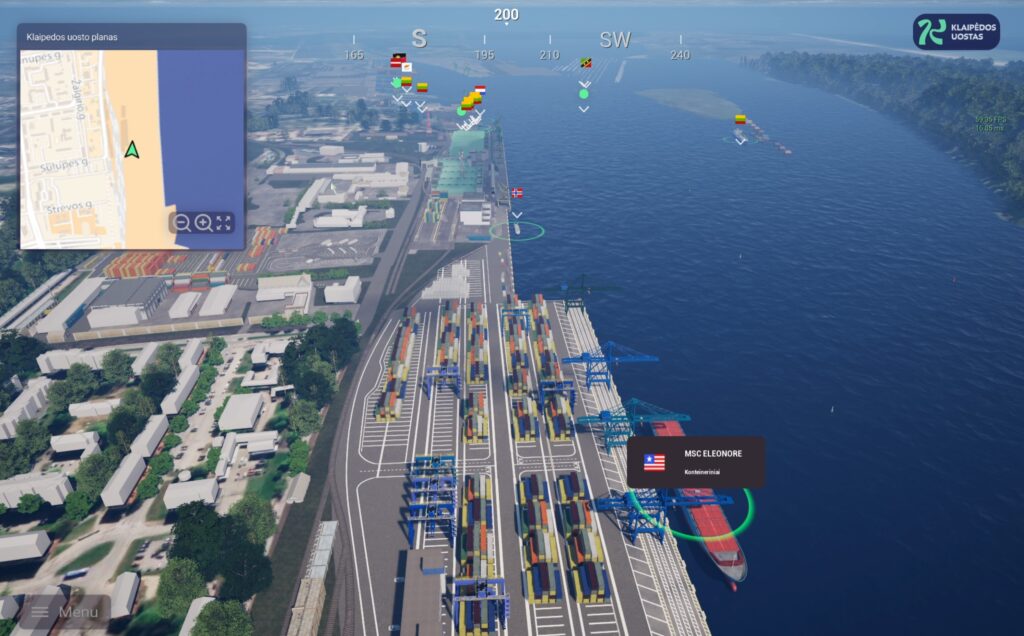This screenshot has width=1024, height=636.
Task: Expand the port plan map to fullscreen
Action: pos(224,223)
